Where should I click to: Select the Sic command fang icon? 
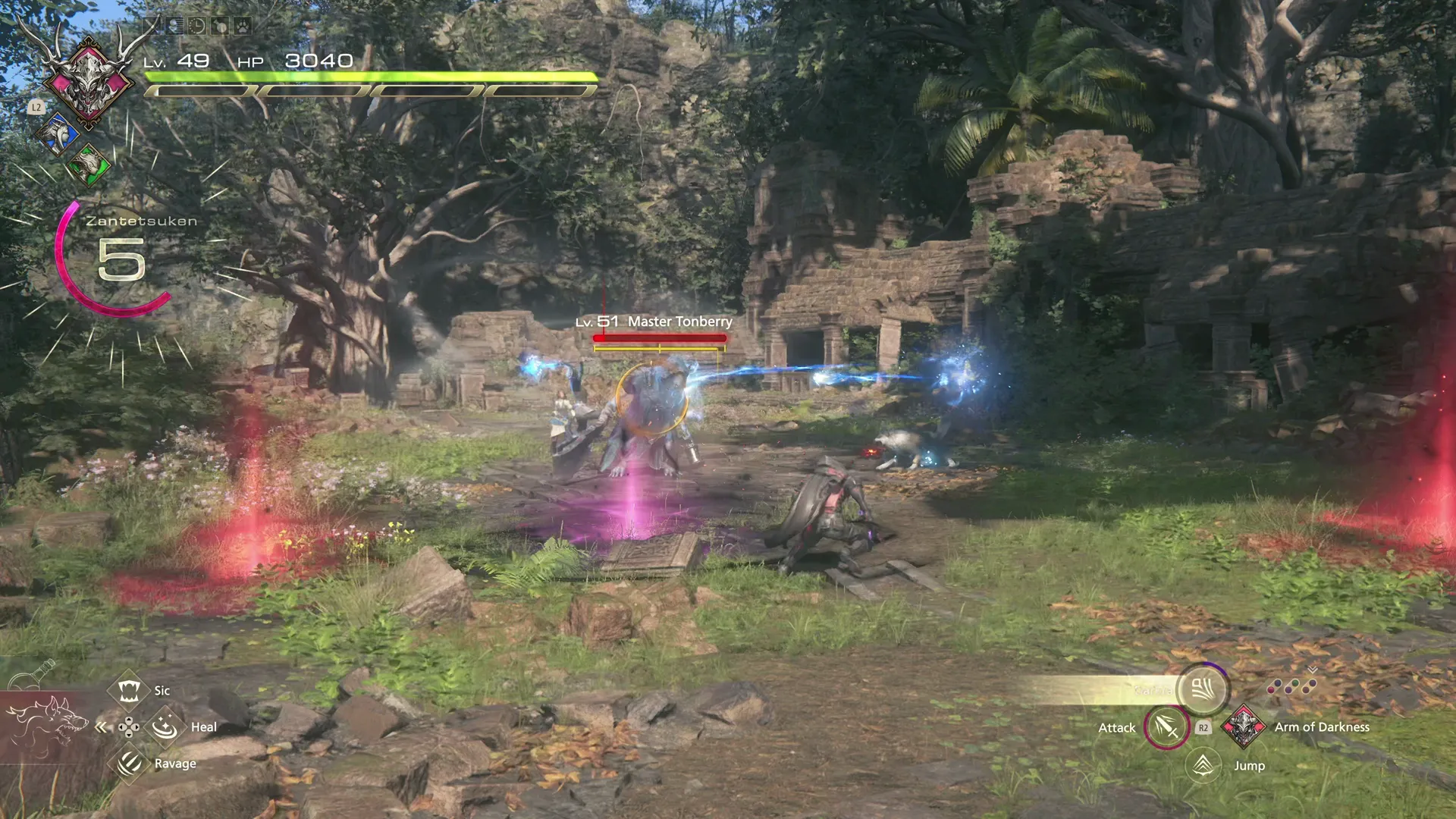coord(129,691)
